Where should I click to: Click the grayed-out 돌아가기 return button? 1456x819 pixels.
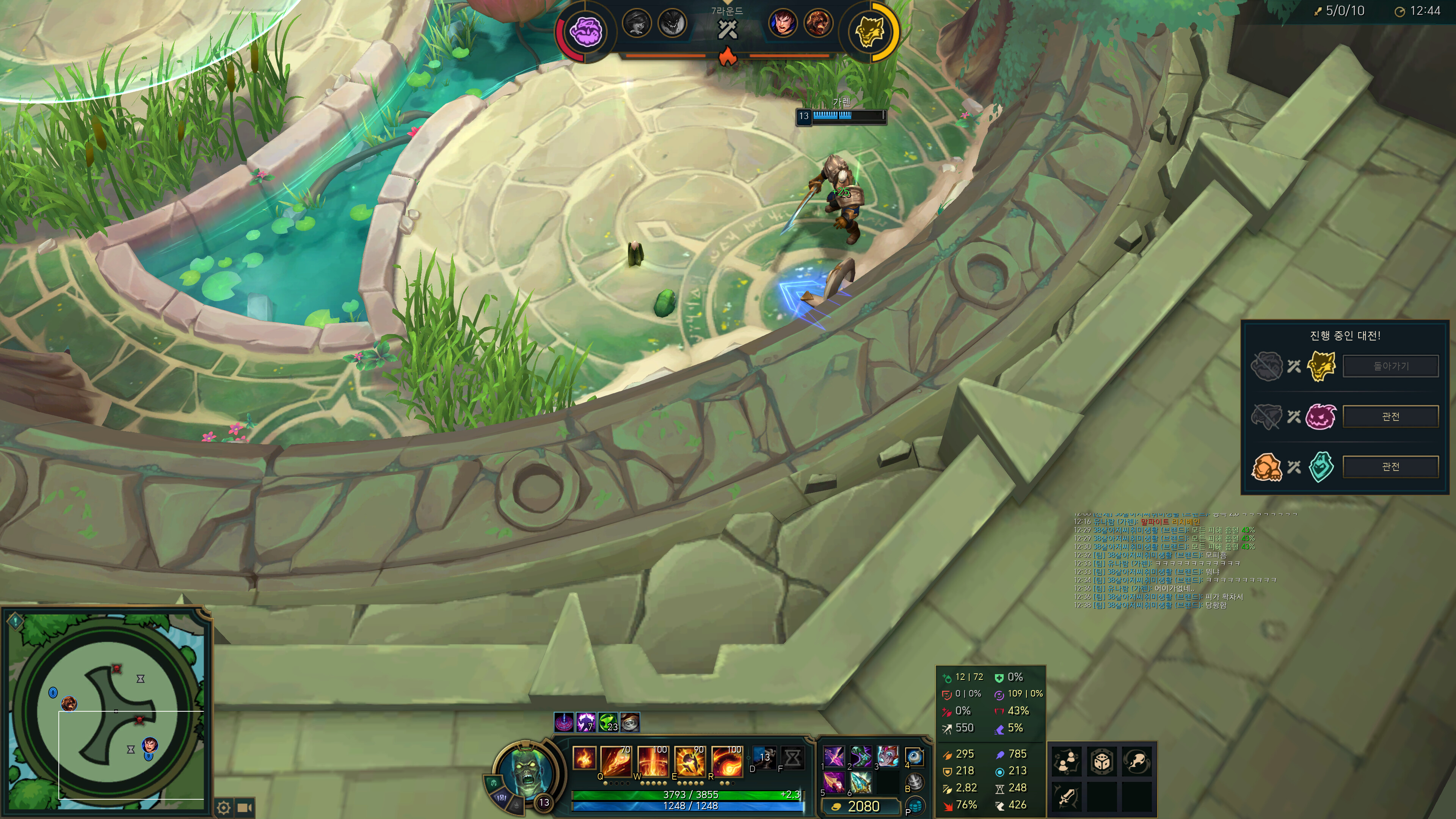1390,366
